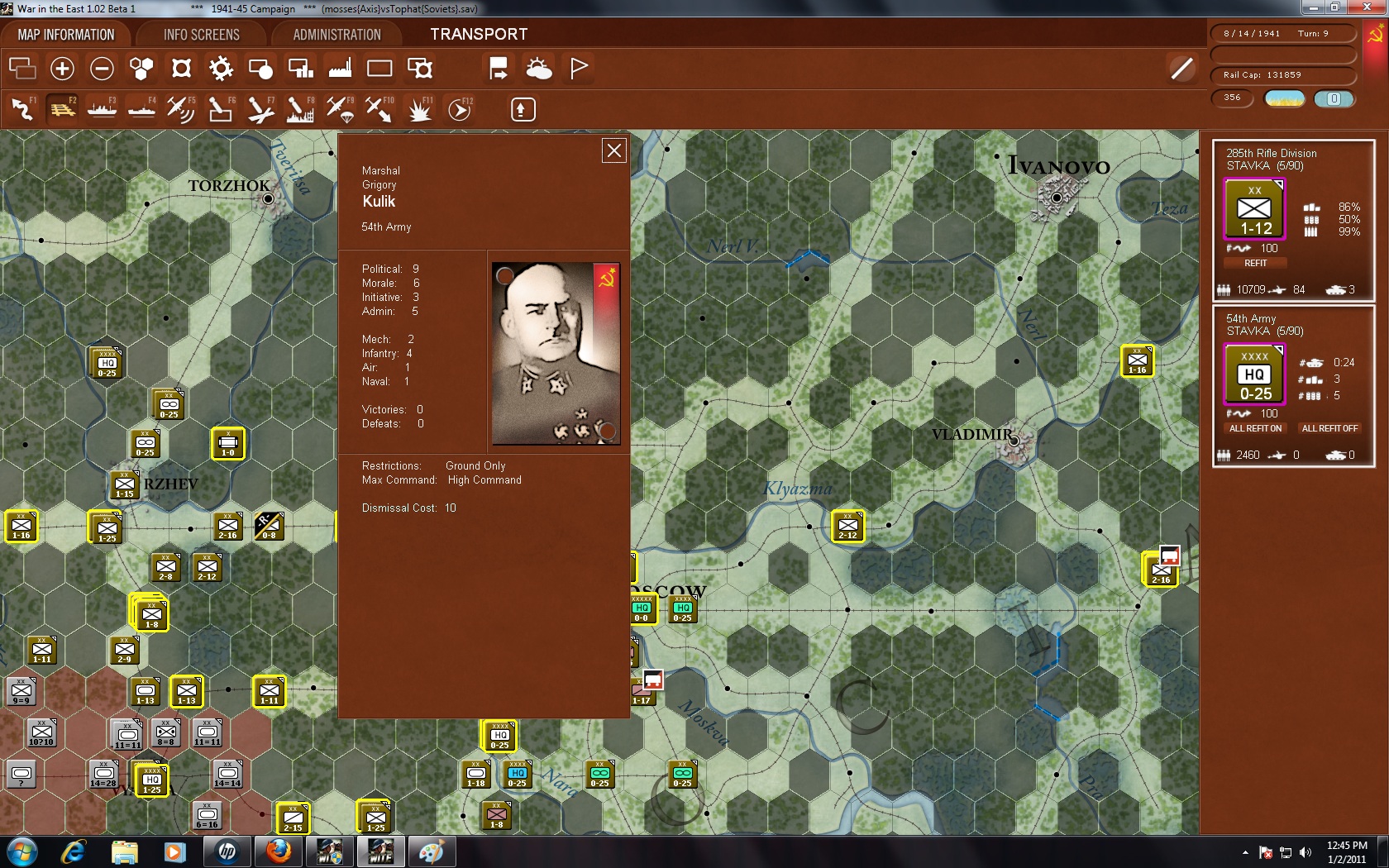Select the airdrop mission F9
Image resolution: width=1389 pixels, height=868 pixels.
point(339,109)
